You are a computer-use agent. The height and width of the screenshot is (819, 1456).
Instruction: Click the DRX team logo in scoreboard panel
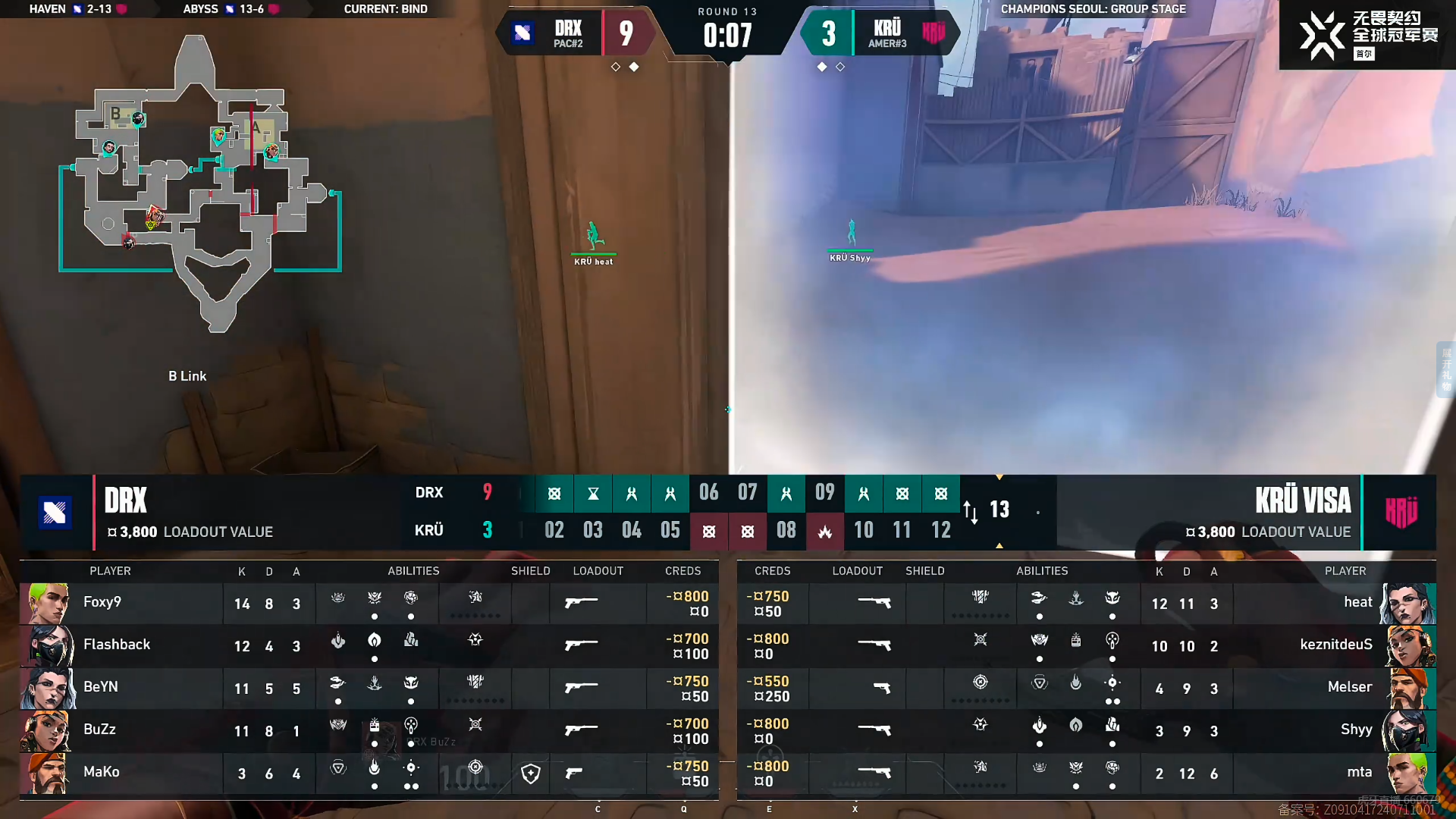(55, 513)
